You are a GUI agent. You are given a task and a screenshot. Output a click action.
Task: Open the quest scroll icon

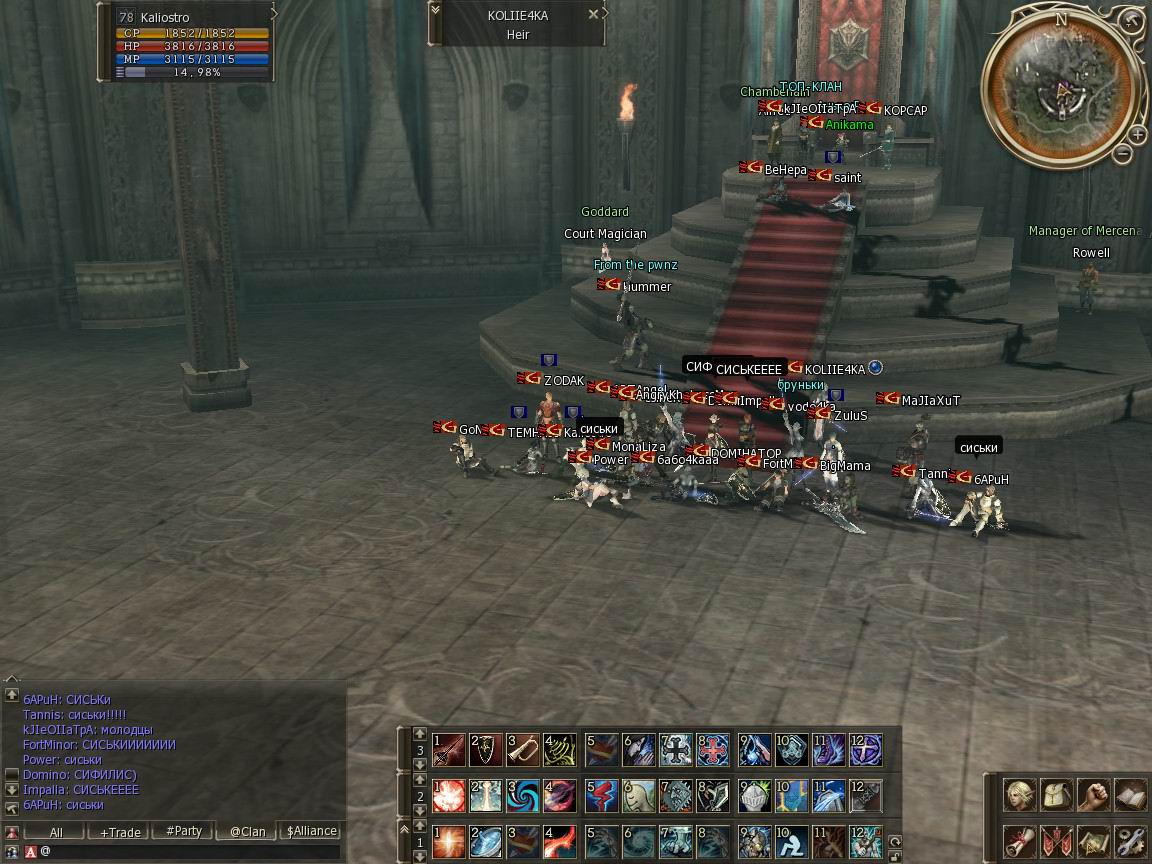click(1020, 841)
